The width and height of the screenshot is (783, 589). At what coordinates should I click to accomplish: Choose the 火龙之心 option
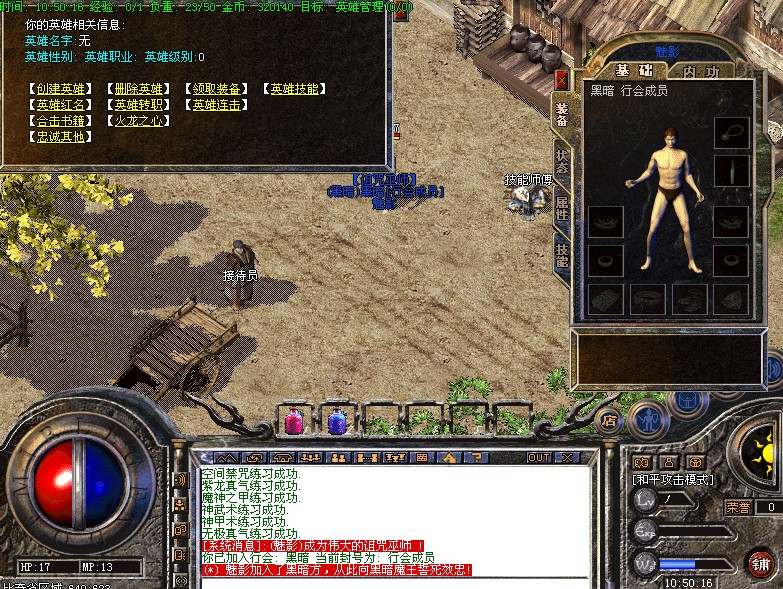tap(139, 121)
